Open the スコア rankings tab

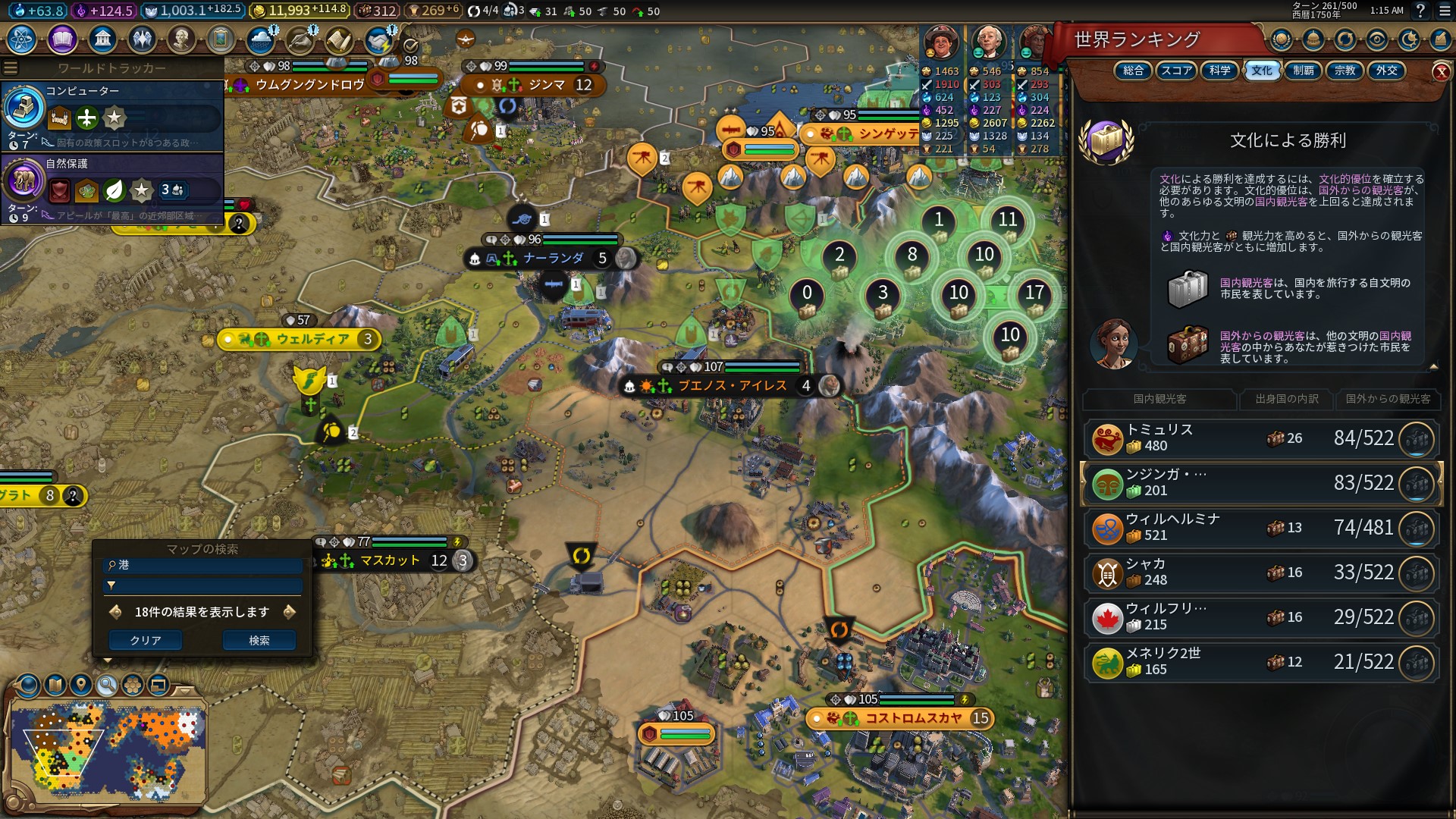tap(1176, 71)
